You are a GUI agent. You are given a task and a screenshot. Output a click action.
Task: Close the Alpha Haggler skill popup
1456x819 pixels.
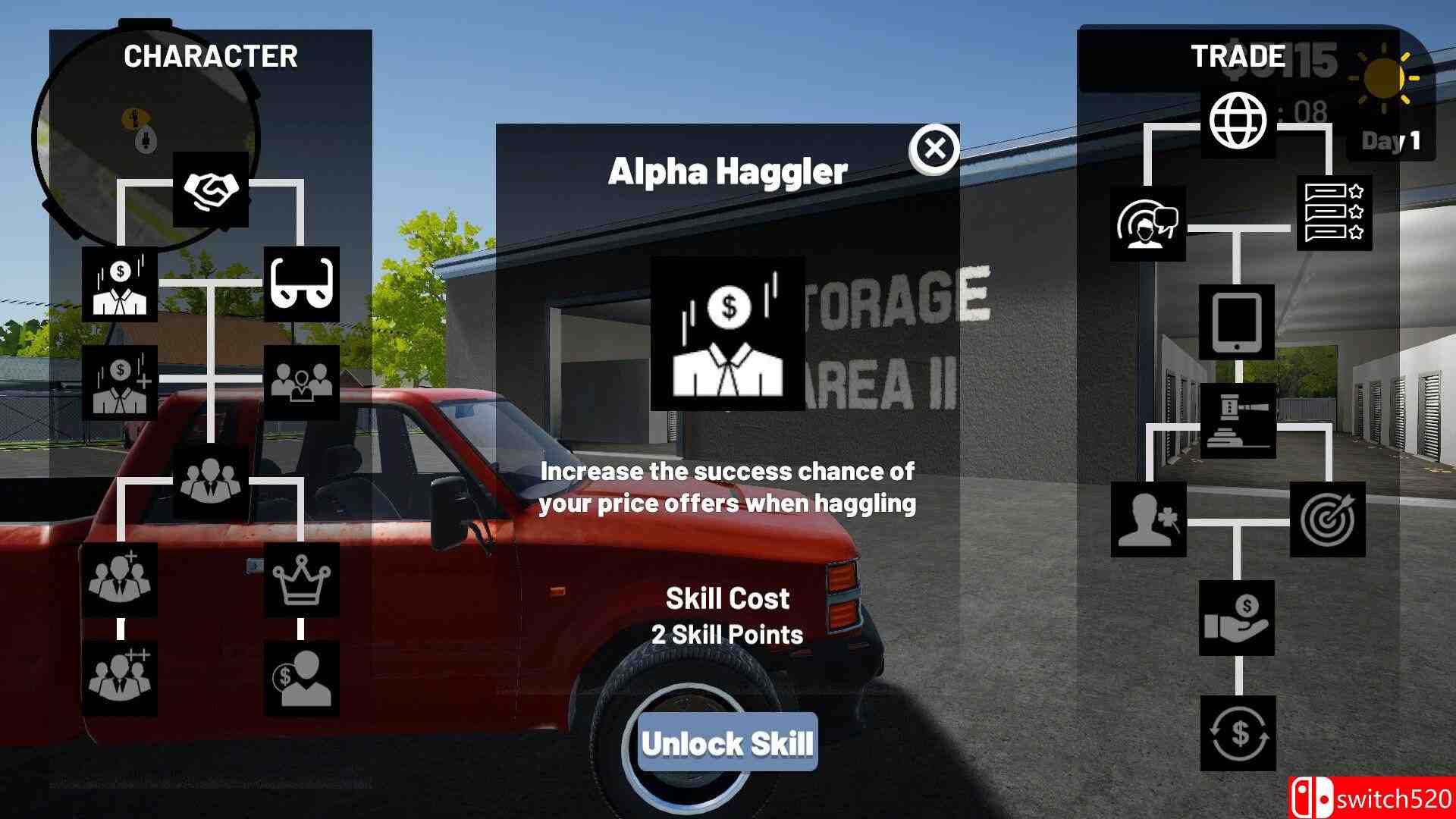[x=934, y=149]
